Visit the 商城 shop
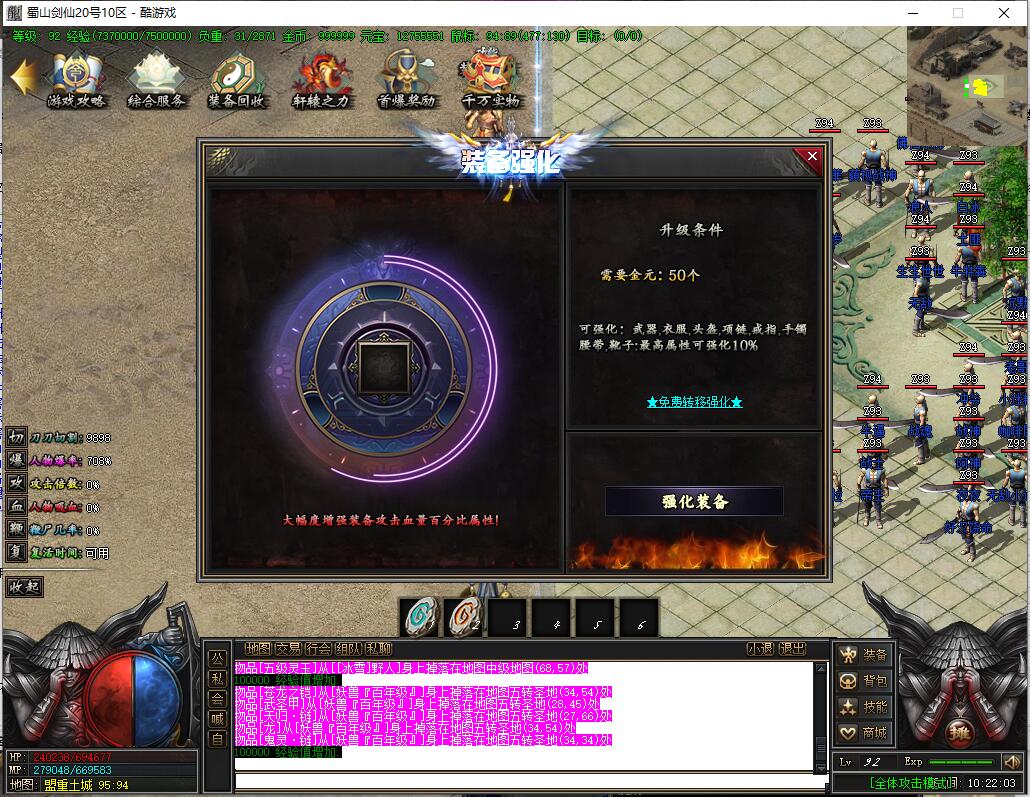Screen dimensions: 1030x797 coord(865,733)
